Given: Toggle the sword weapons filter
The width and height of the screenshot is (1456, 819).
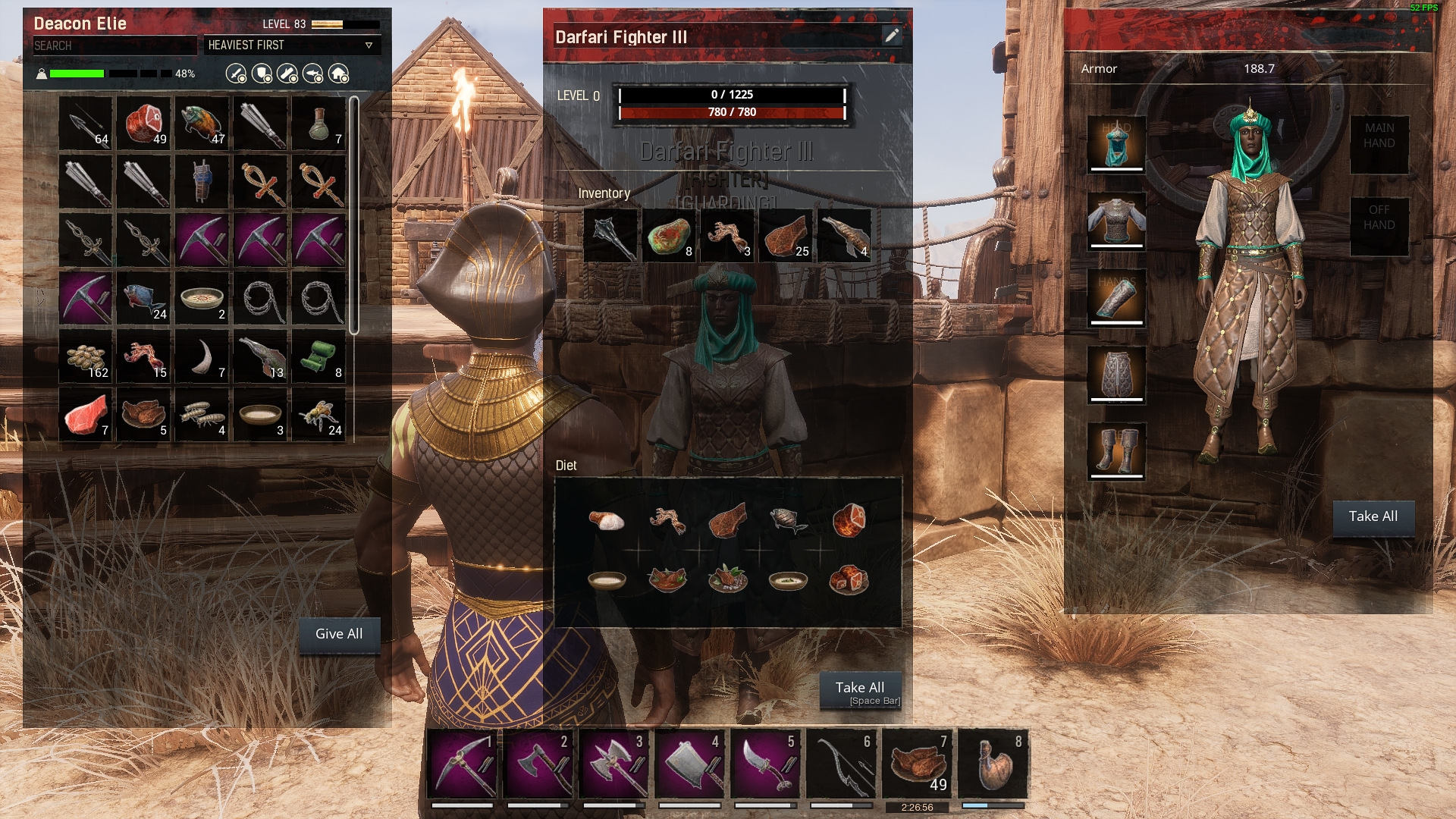Looking at the screenshot, I should click(236, 74).
